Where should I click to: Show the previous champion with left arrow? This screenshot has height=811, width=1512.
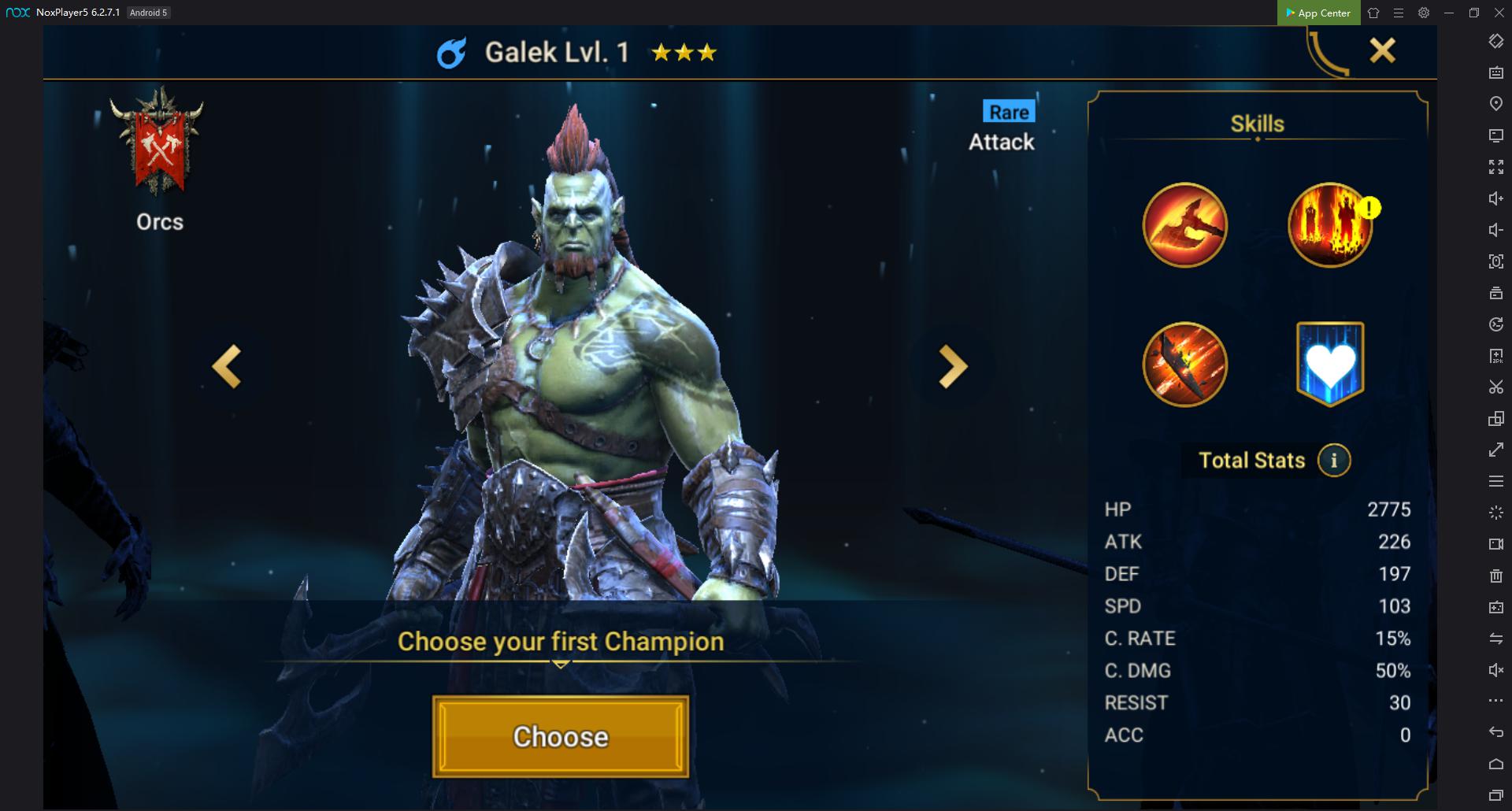tap(227, 367)
